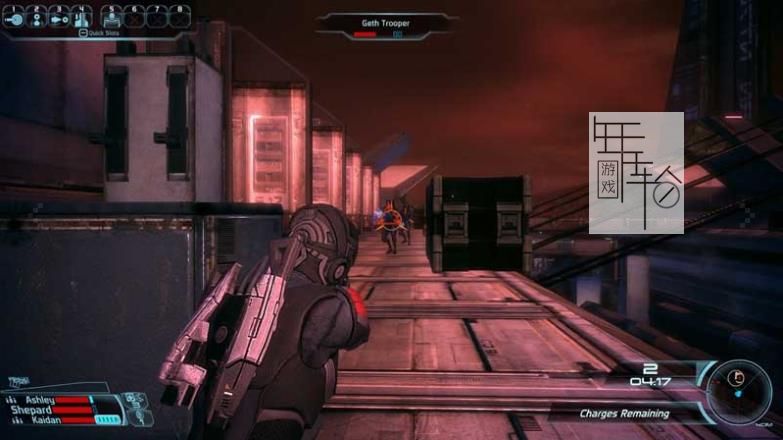783x440 pixels.
Task: Activate the ability in quick slot 5
Action: pos(112,18)
